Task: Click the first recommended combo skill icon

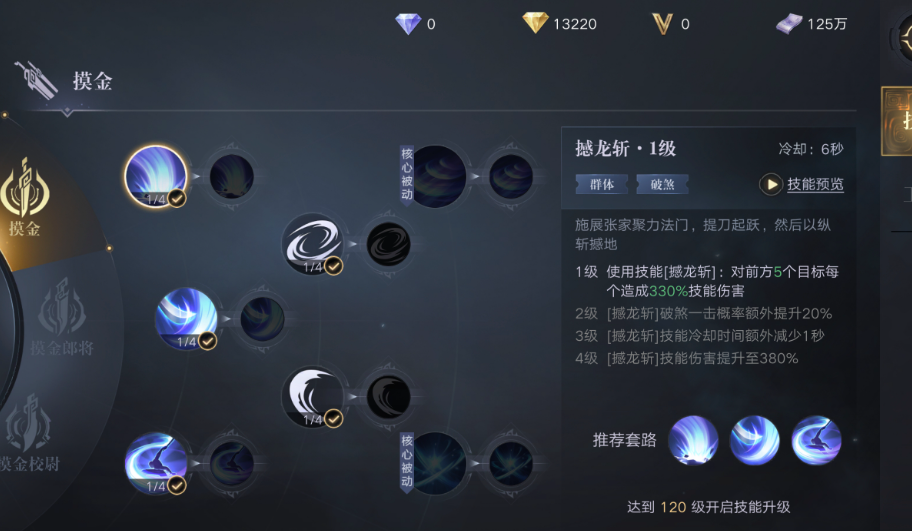Action: (693, 440)
